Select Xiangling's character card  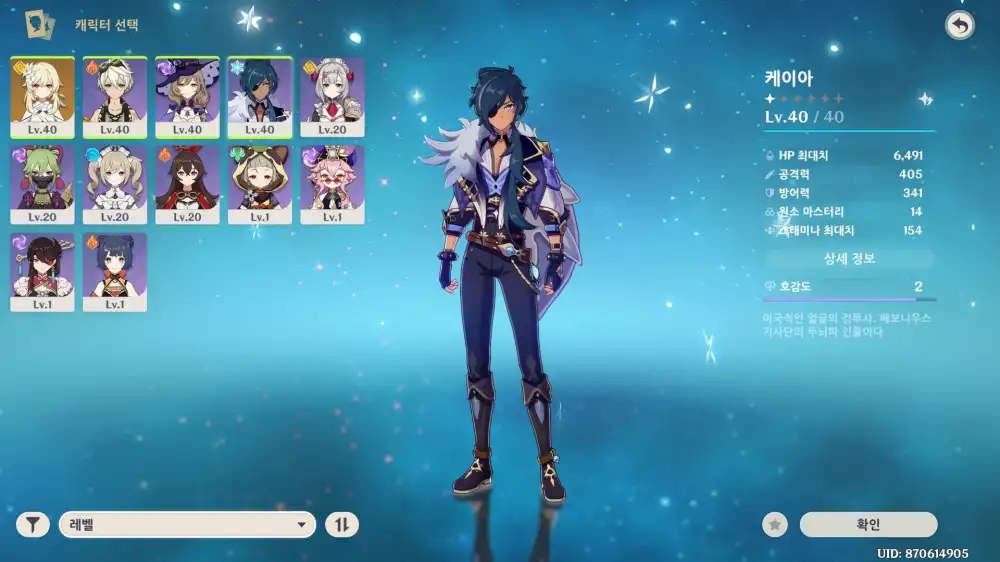click(115, 272)
